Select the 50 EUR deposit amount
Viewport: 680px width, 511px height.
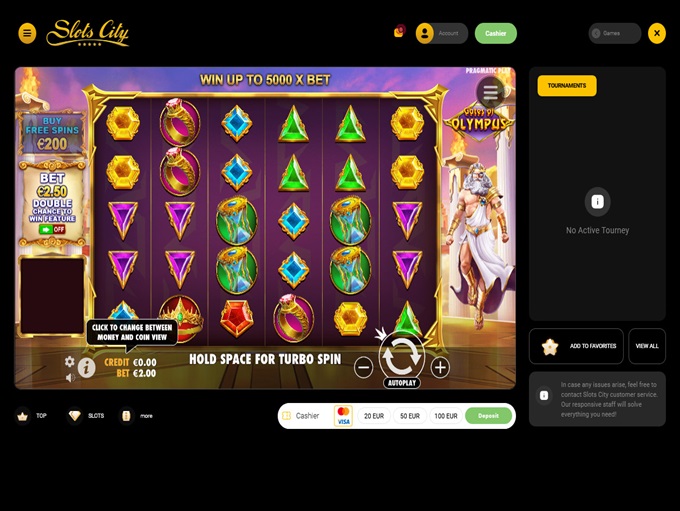tap(410, 416)
